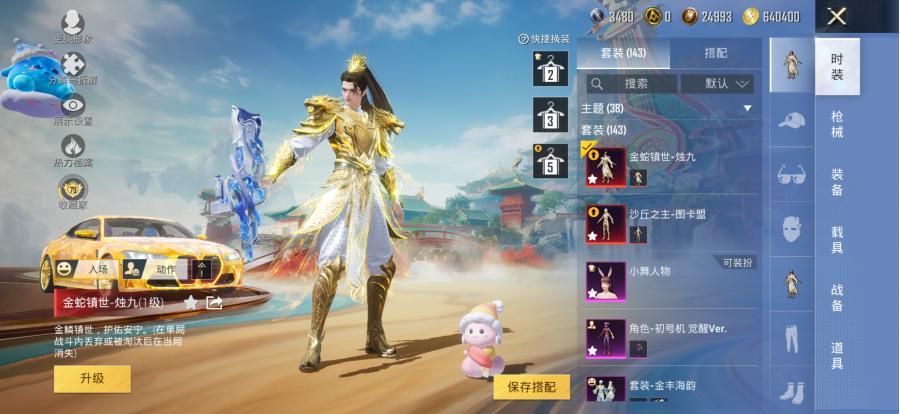Select the 装备 category tab

(x=837, y=181)
